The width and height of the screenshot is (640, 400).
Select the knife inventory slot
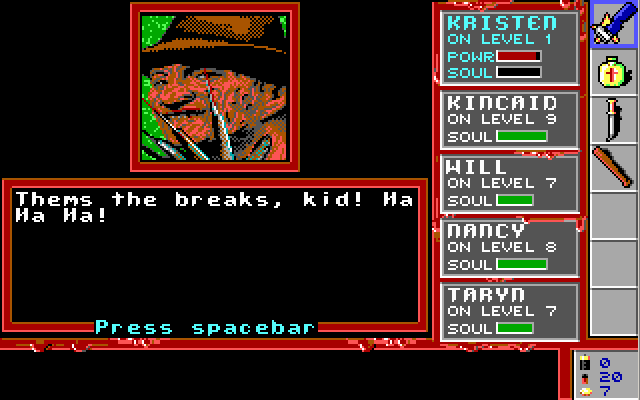tap(613, 120)
